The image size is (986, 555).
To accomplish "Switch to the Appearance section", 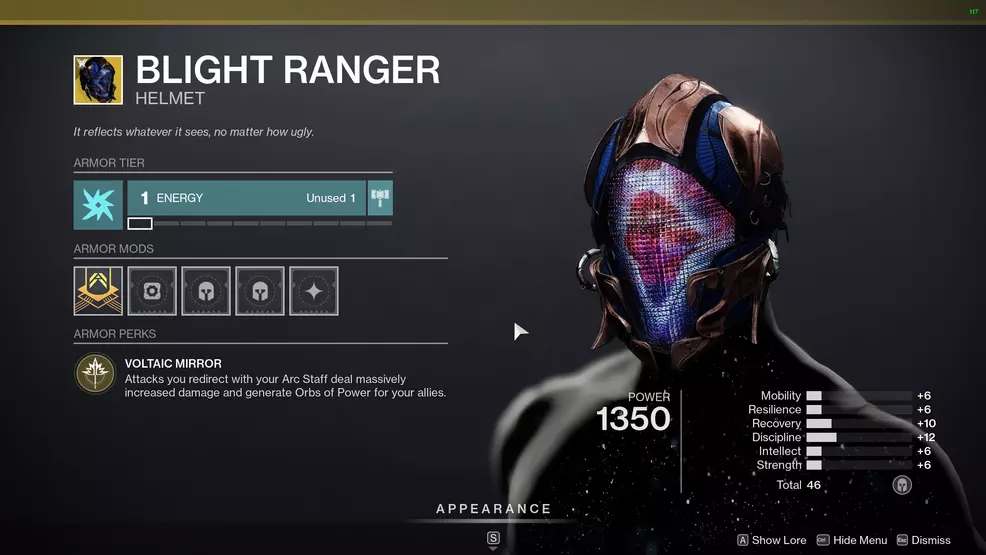I will pos(493,509).
